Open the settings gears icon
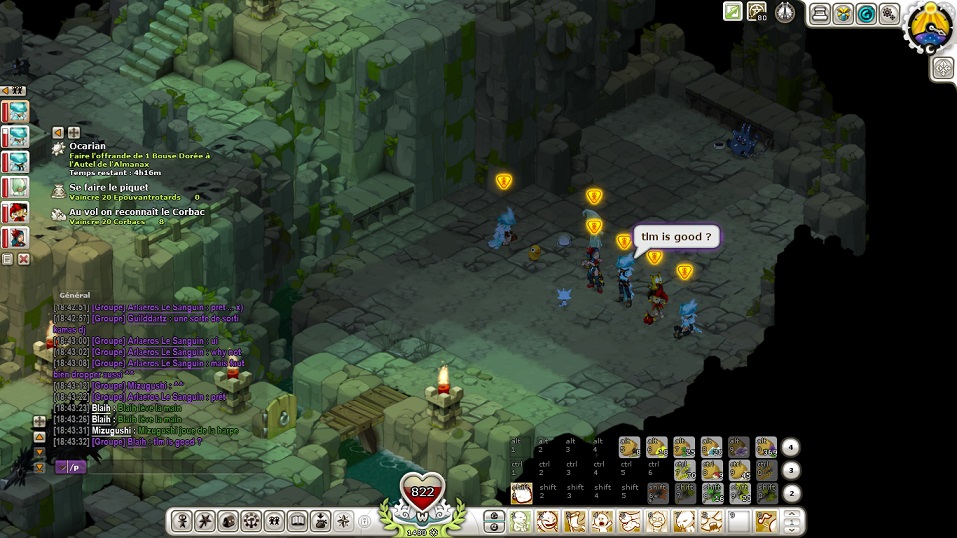 point(888,13)
